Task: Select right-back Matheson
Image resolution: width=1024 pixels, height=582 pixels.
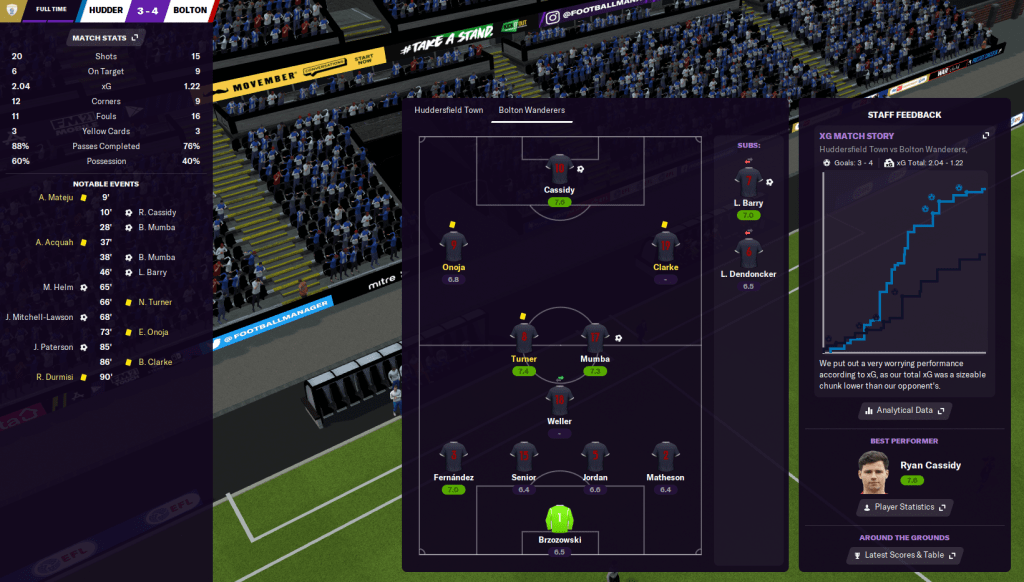Action: [x=665, y=457]
